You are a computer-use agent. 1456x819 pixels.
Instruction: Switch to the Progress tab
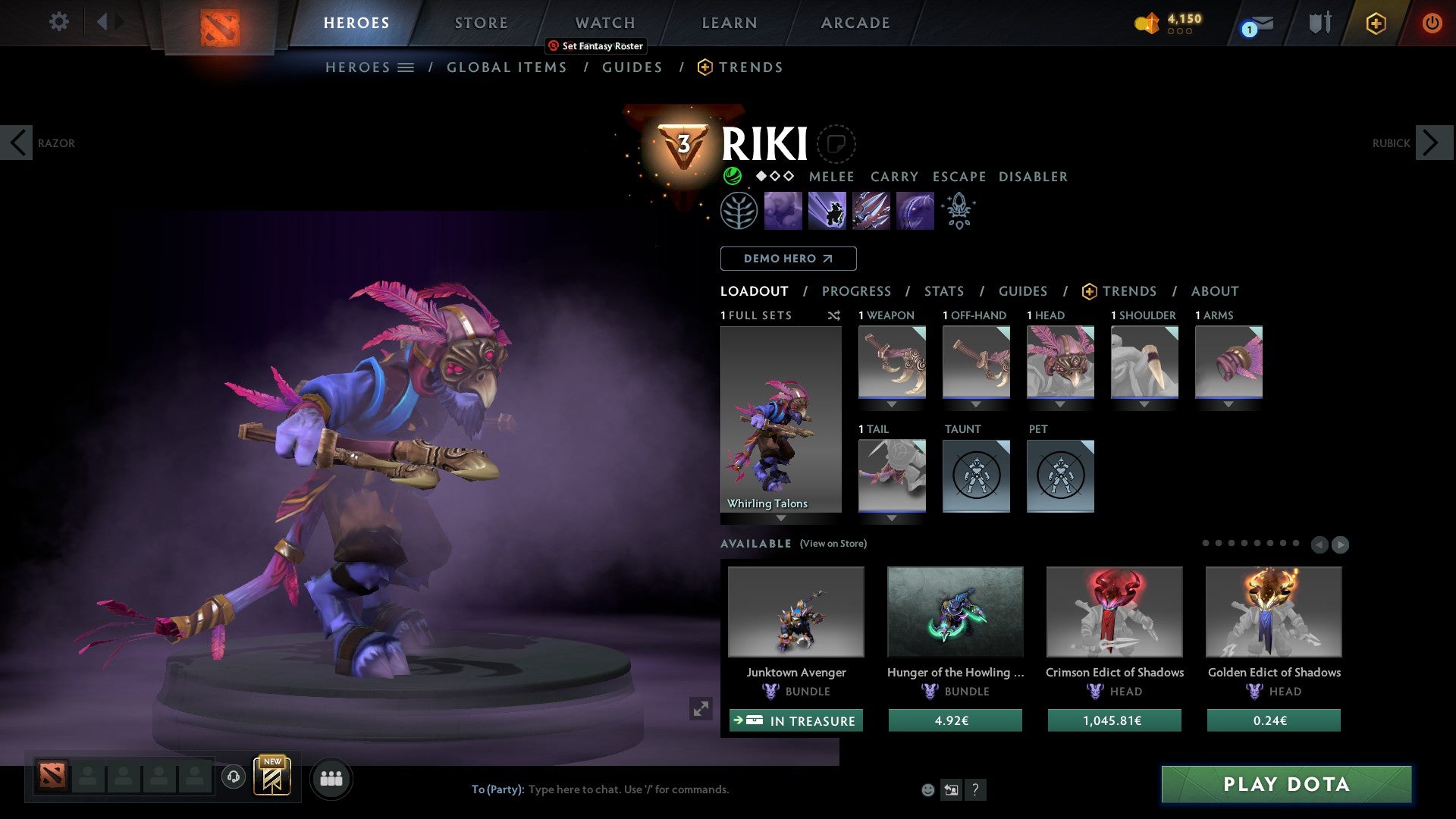click(x=857, y=291)
